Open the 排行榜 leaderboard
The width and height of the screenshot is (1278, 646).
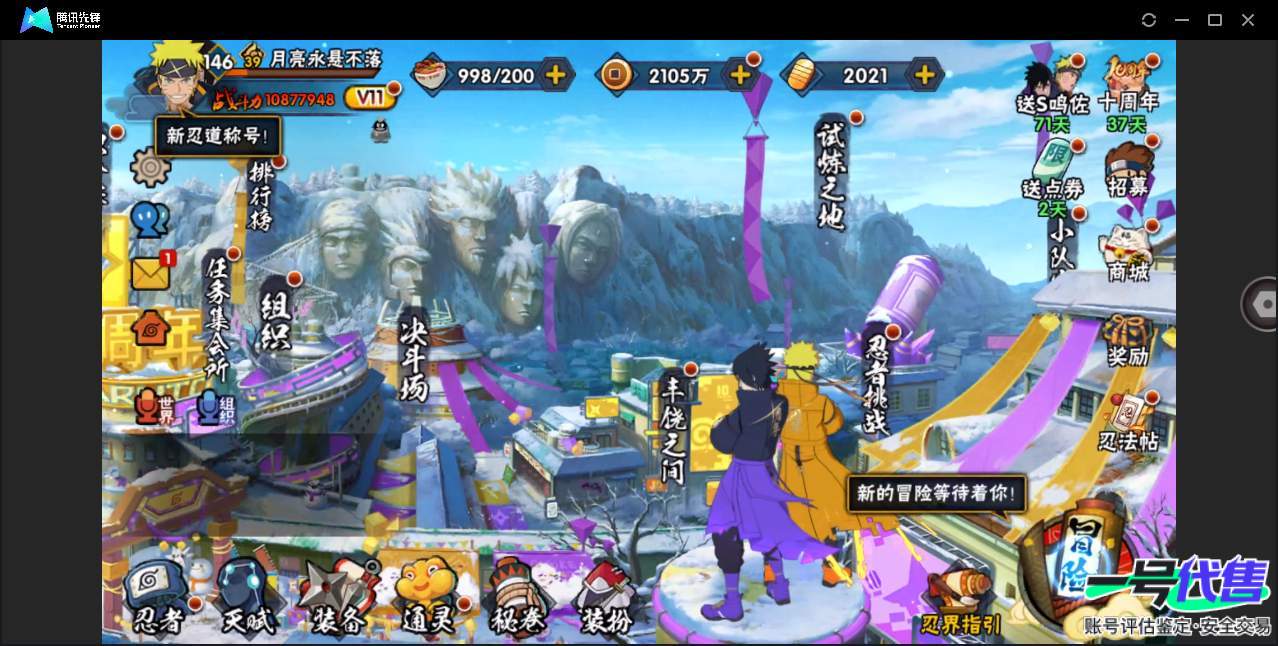click(262, 197)
